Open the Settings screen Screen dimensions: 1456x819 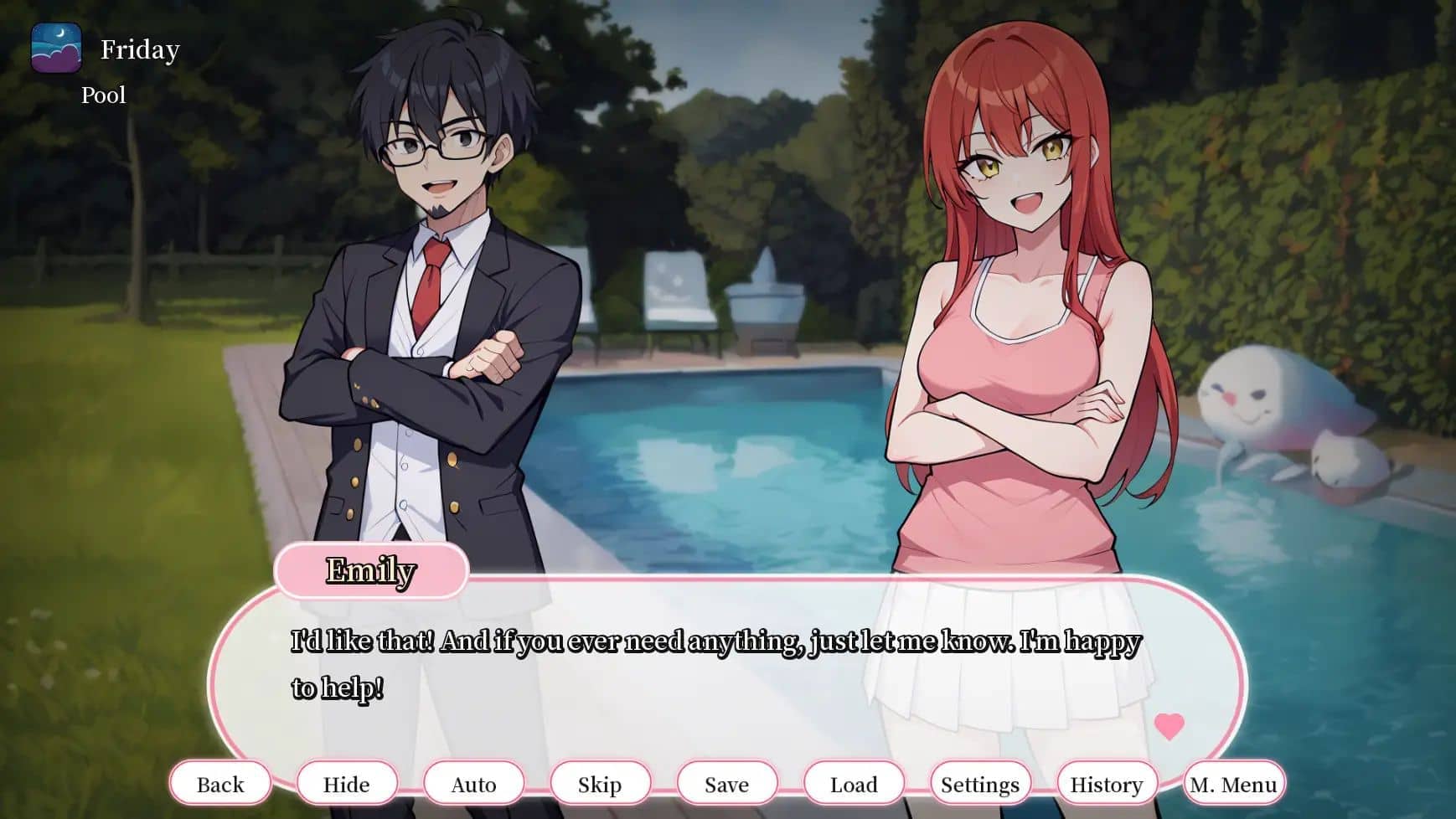tap(980, 784)
